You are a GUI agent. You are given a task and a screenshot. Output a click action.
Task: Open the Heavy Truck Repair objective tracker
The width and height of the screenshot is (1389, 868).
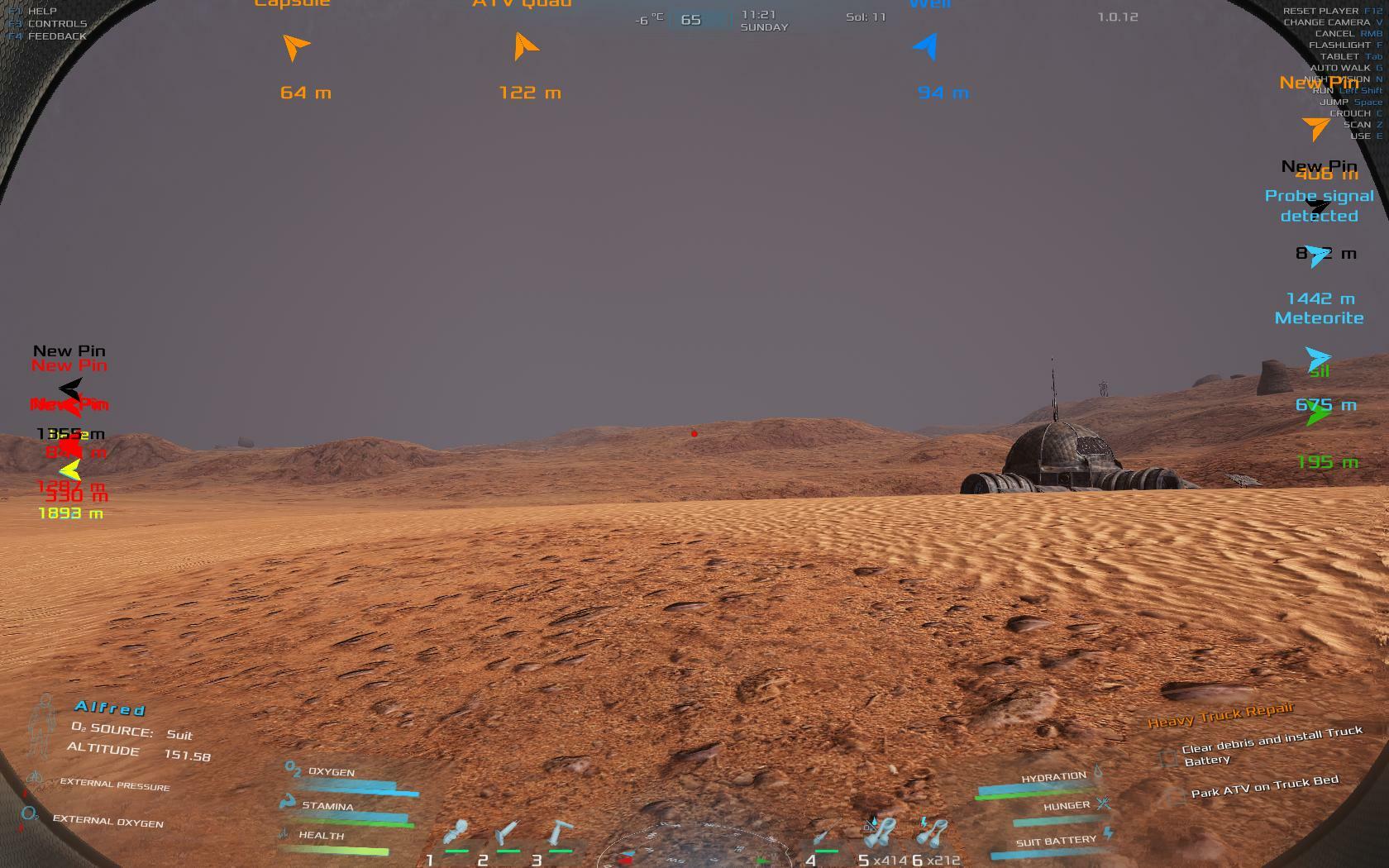tap(1220, 714)
